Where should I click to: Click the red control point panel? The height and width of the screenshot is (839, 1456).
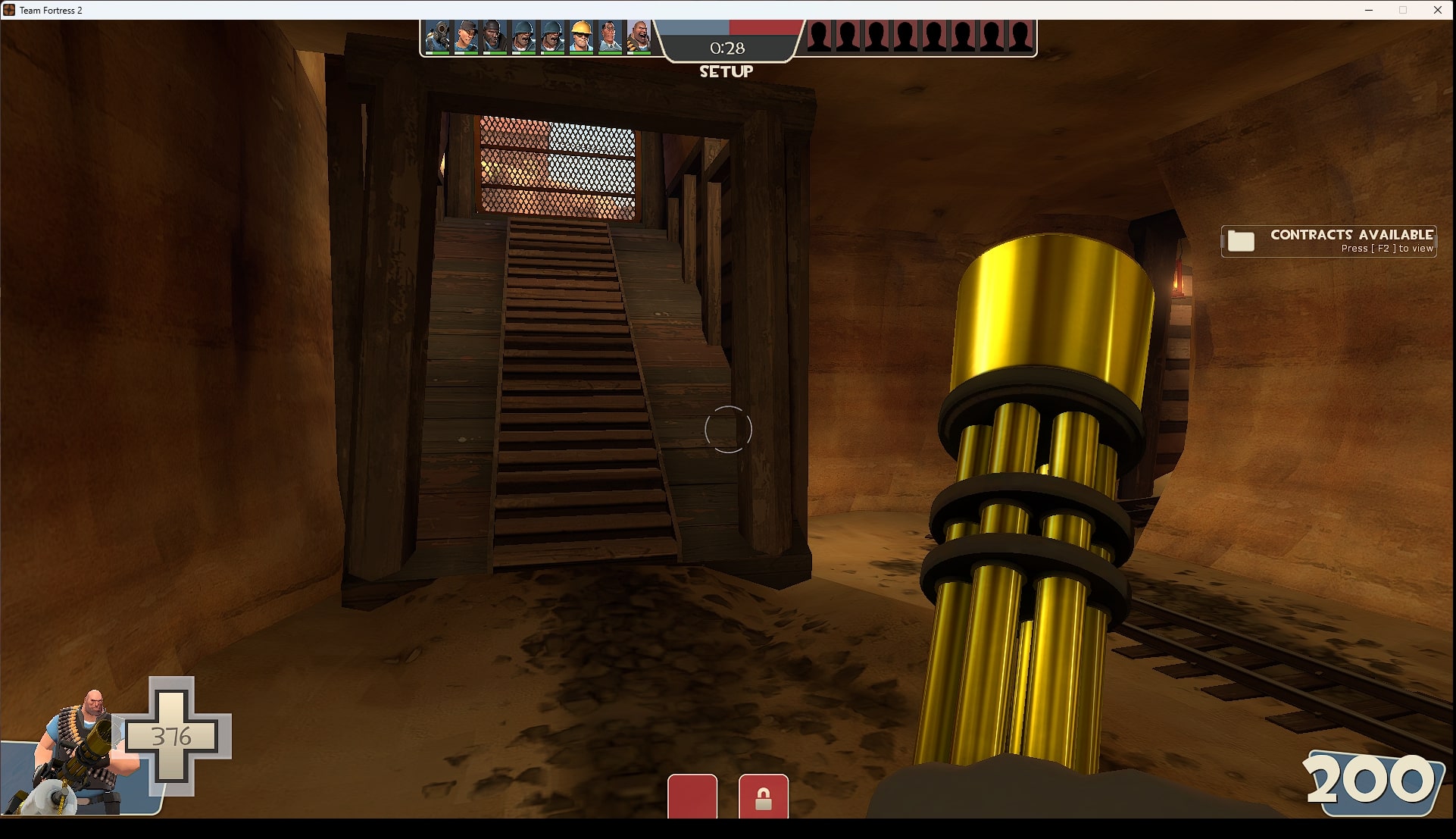pyautogui.click(x=692, y=797)
